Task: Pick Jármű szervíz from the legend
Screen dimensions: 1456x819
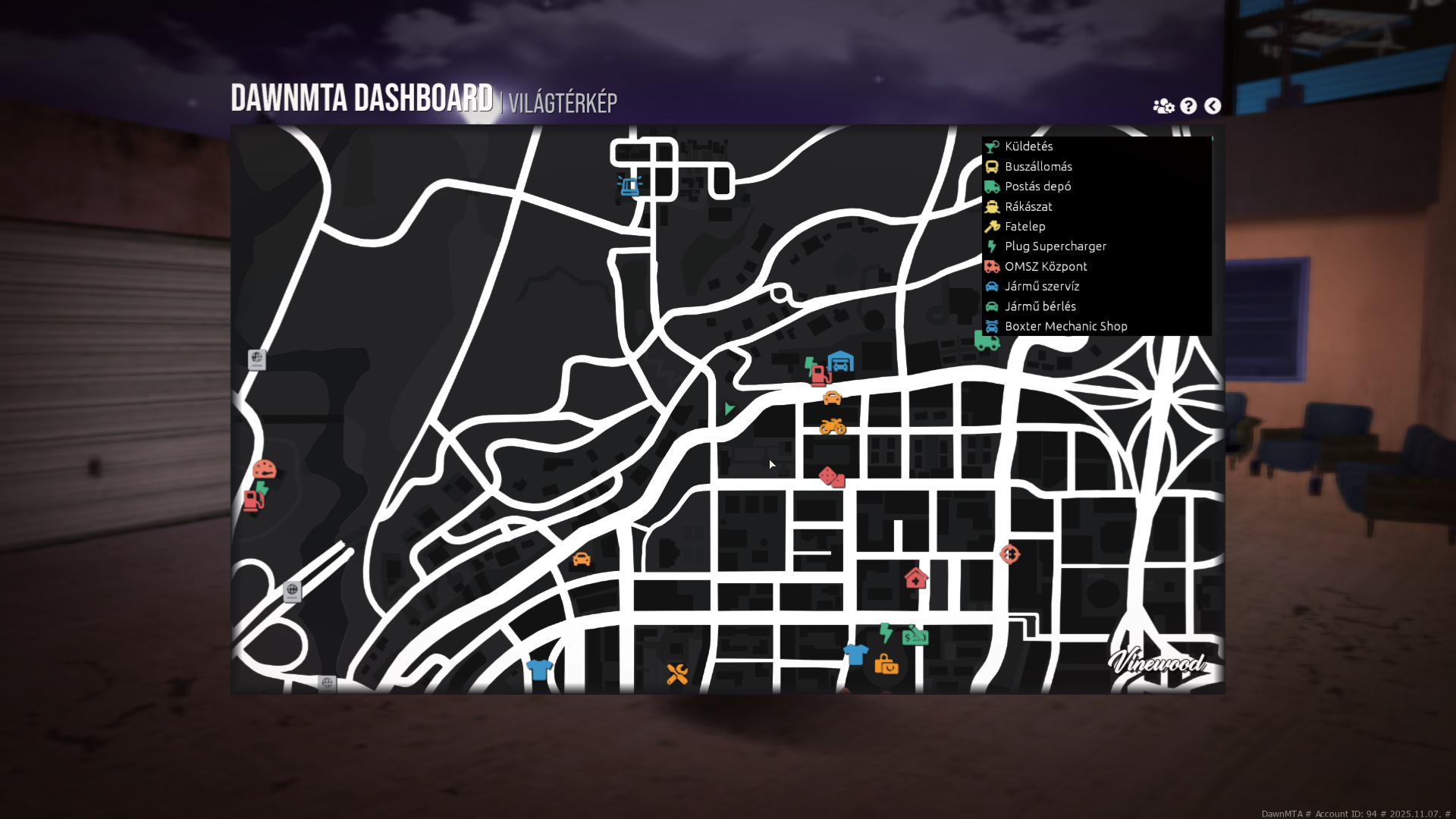Action: pos(1041,287)
